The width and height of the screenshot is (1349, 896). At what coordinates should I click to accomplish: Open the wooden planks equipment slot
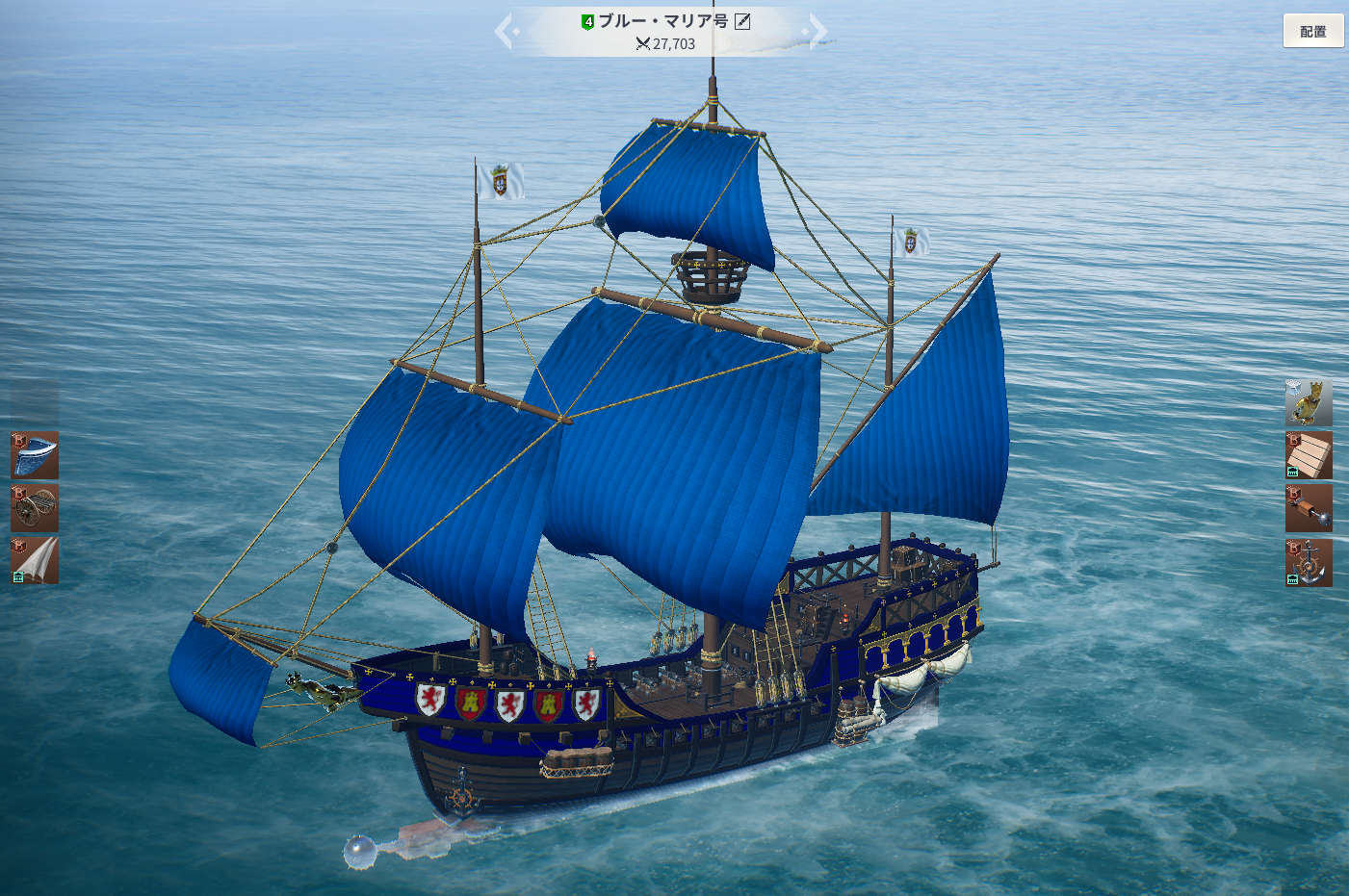click(x=1309, y=455)
